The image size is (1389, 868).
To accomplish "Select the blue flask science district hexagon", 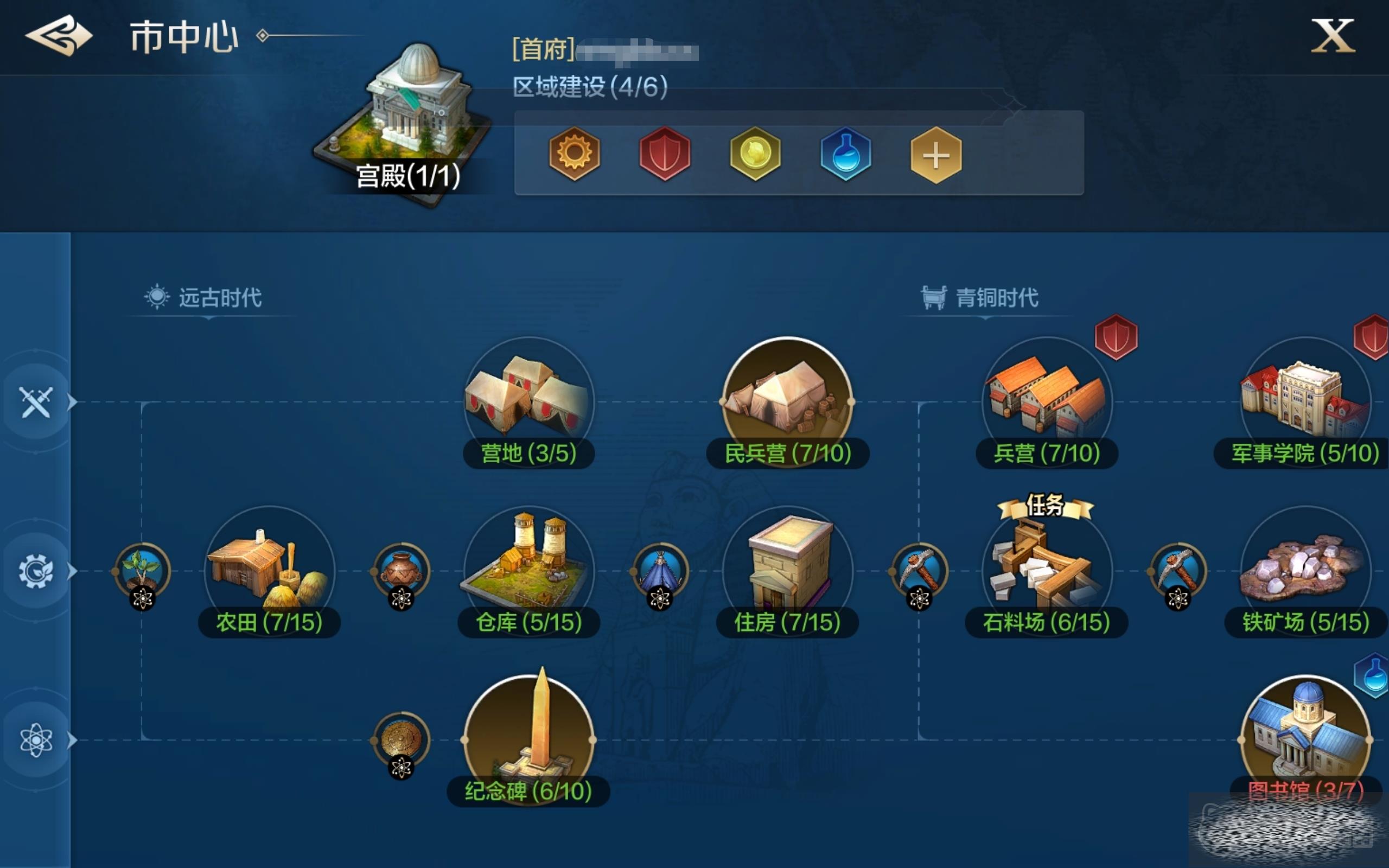I will tap(845, 154).
